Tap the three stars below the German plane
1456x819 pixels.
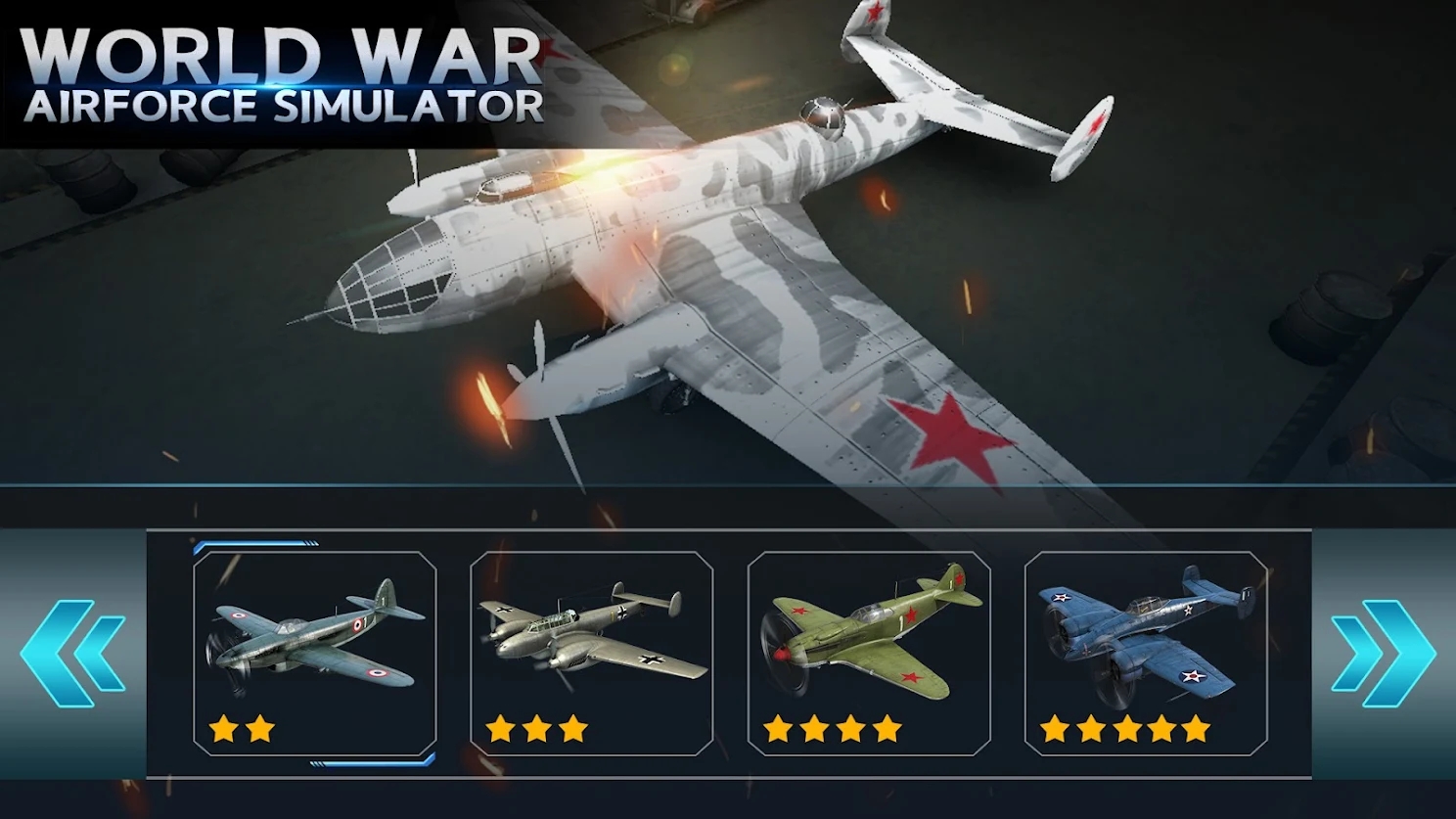(x=538, y=728)
